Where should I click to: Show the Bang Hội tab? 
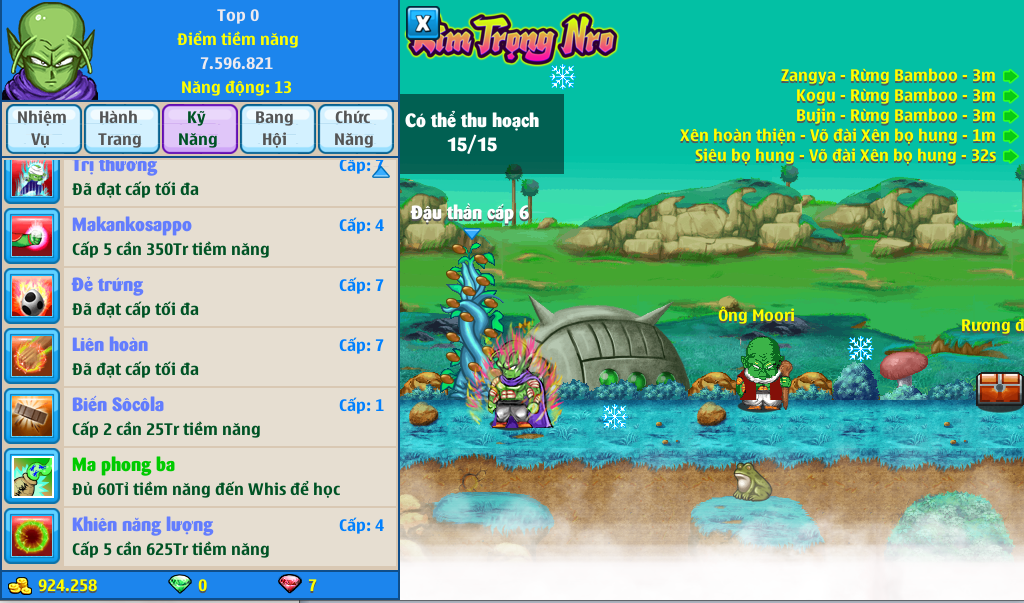coord(274,129)
